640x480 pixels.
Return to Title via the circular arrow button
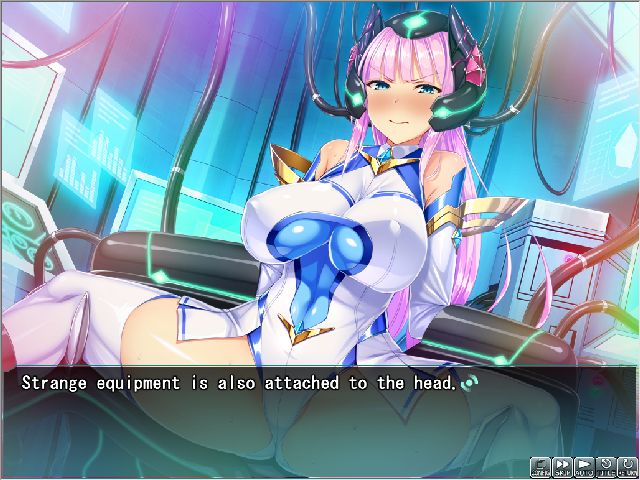[607, 465]
